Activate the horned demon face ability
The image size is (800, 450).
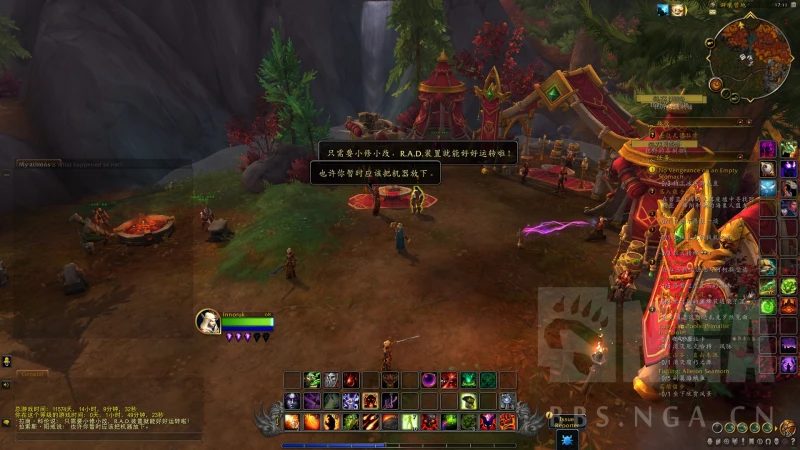[390, 380]
